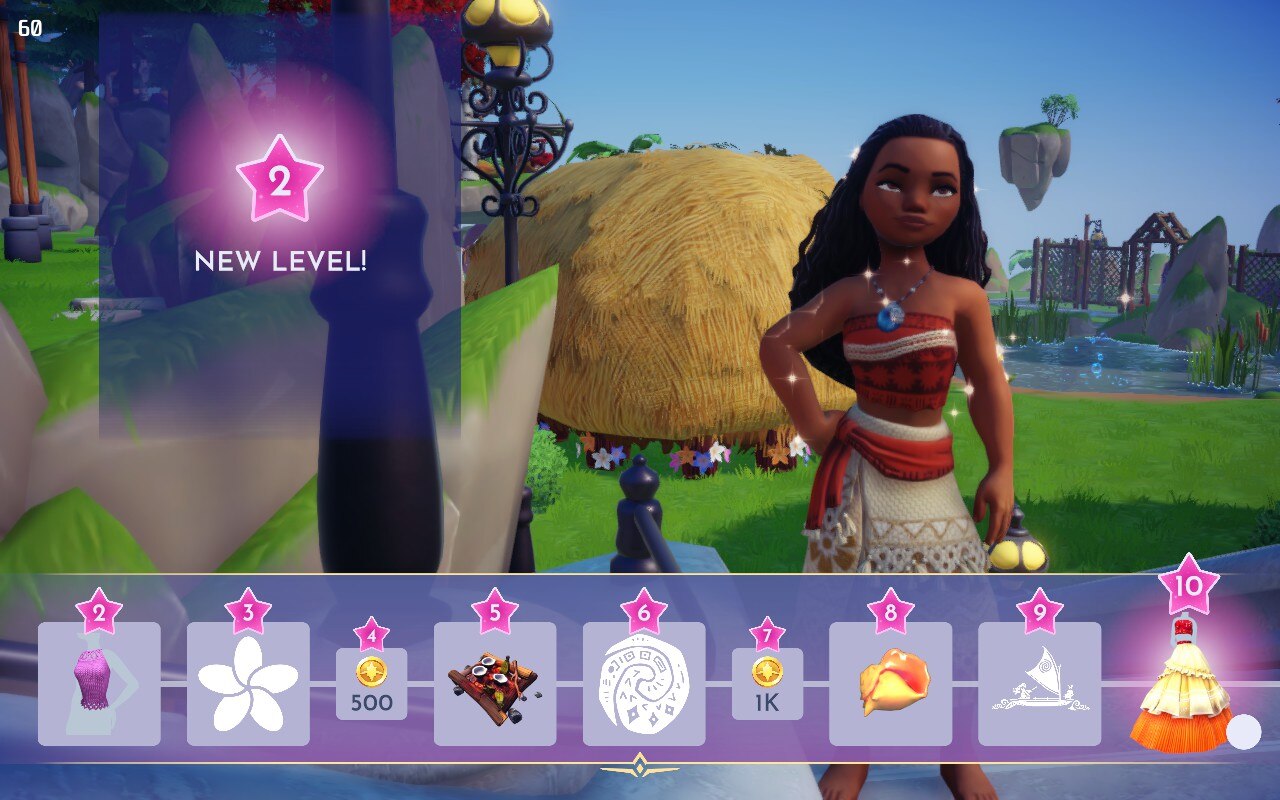Select the spiral stone motif reward
1280x800 pixels.
click(644, 684)
